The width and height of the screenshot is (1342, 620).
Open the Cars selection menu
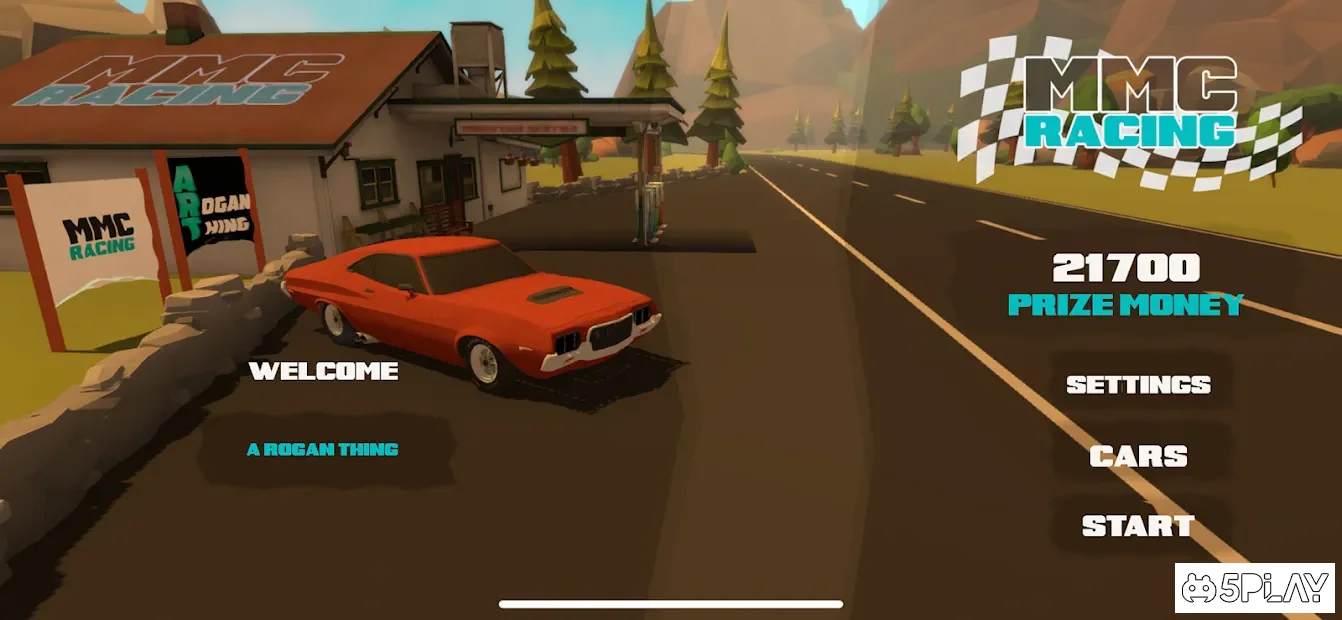[1138, 456]
